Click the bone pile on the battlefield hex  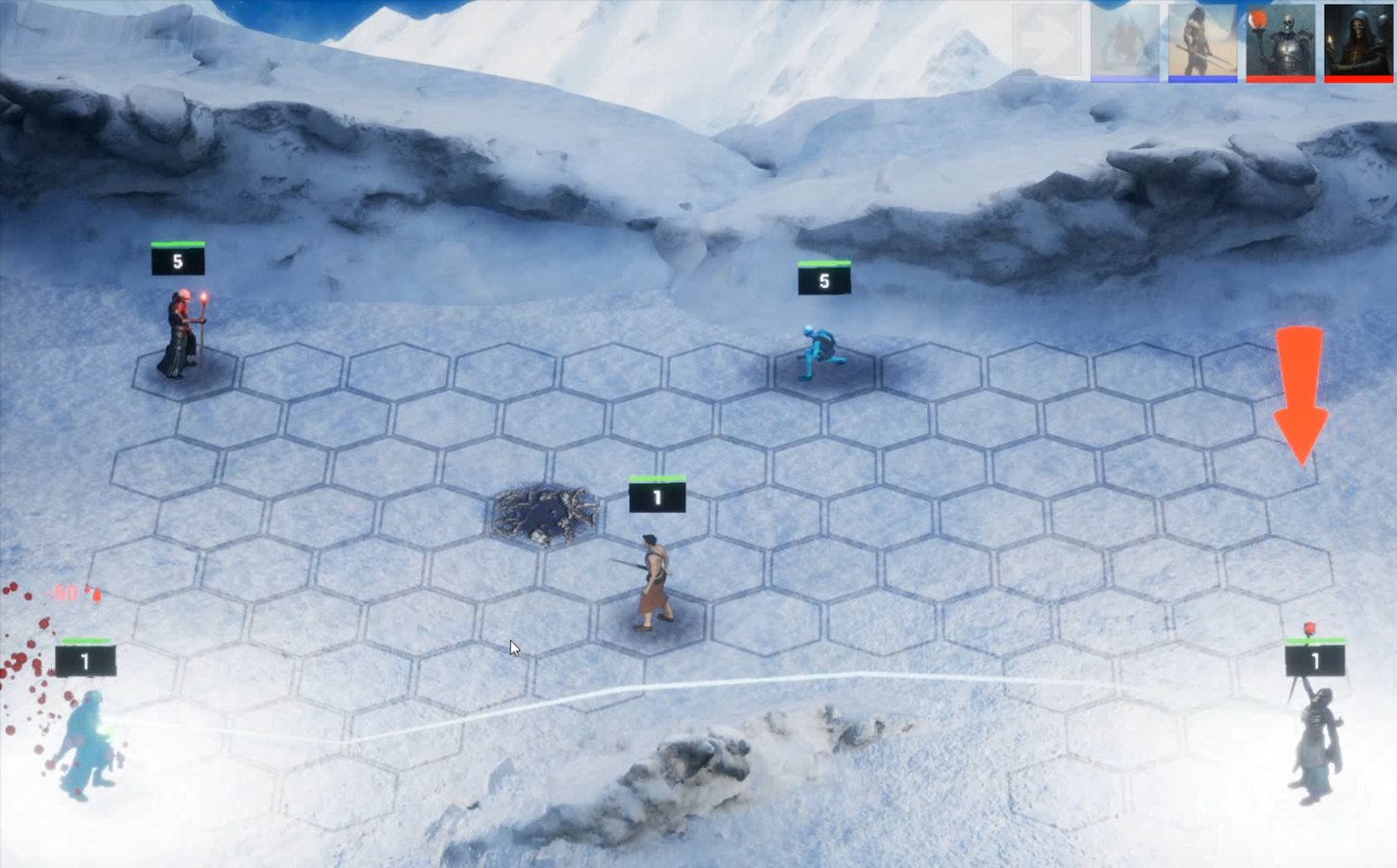click(544, 515)
